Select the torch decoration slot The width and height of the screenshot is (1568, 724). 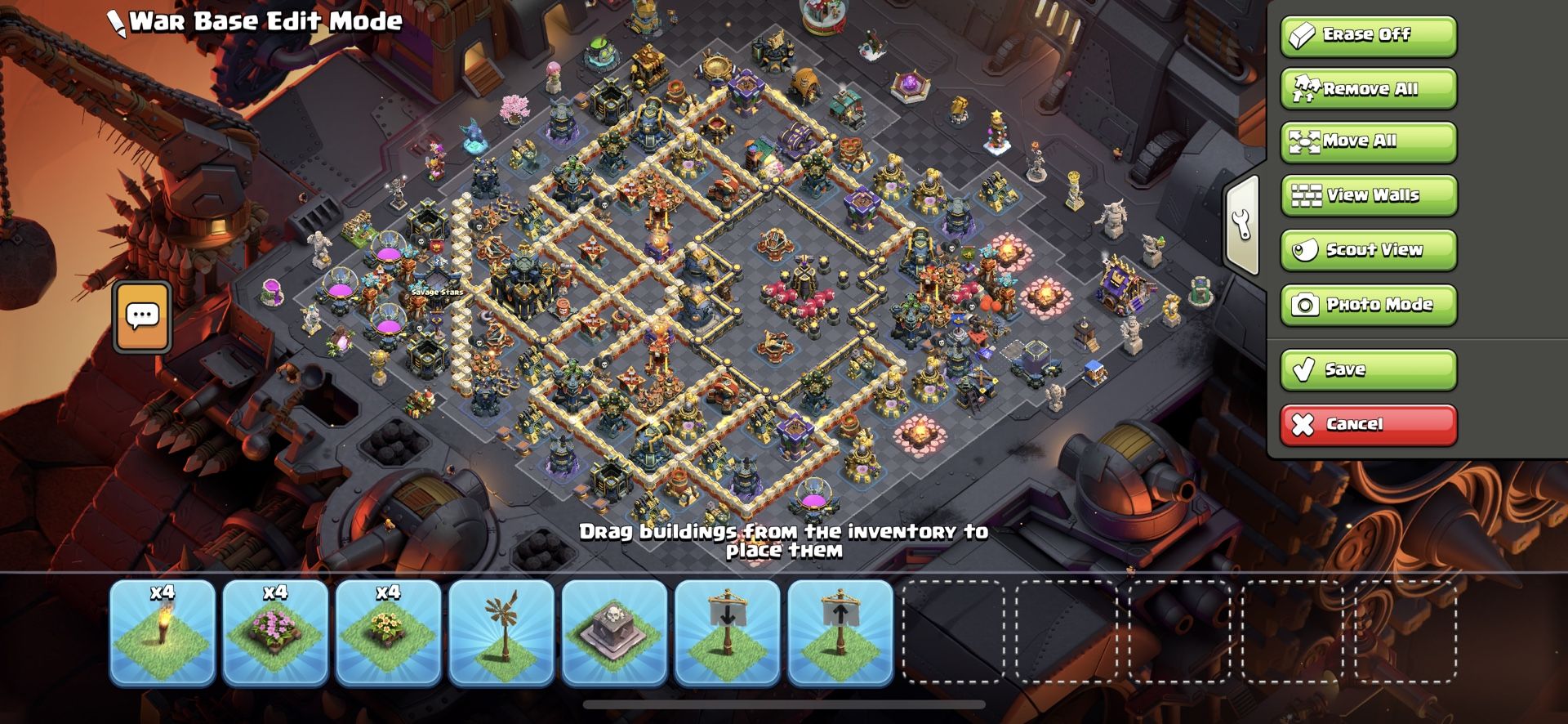click(163, 632)
